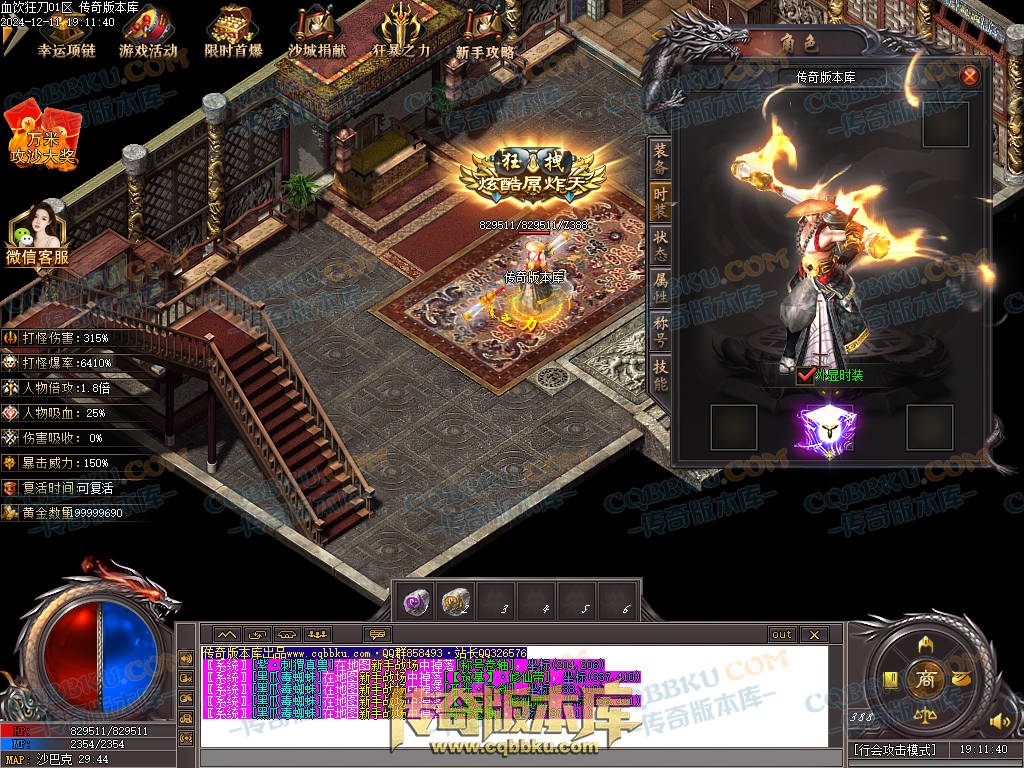Open the 商 shop button
This screenshot has height=768, width=1024.
925,679
